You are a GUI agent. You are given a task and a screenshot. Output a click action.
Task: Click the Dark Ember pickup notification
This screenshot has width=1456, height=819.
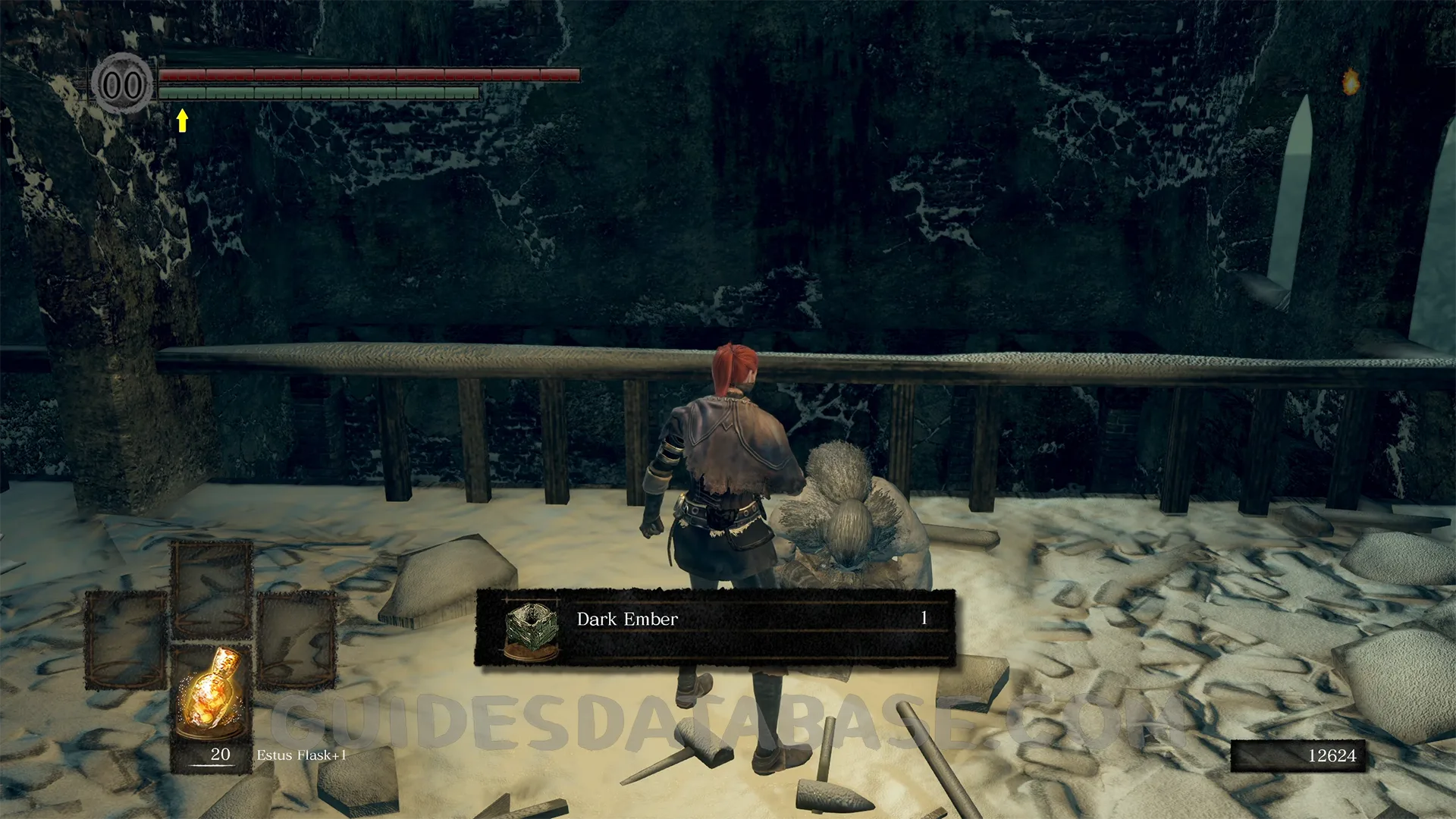714,628
